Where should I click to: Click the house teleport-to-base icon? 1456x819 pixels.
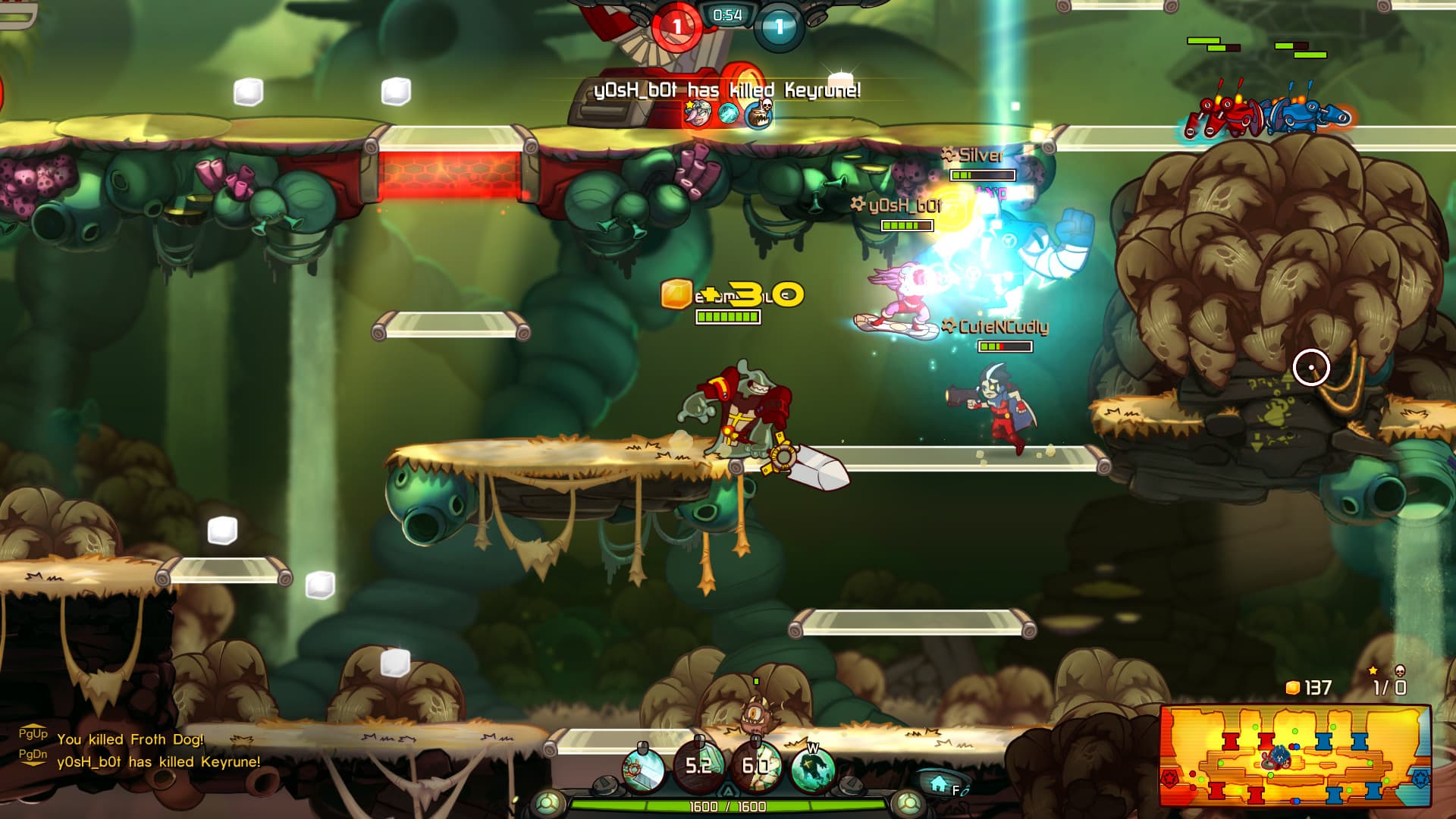[939, 783]
